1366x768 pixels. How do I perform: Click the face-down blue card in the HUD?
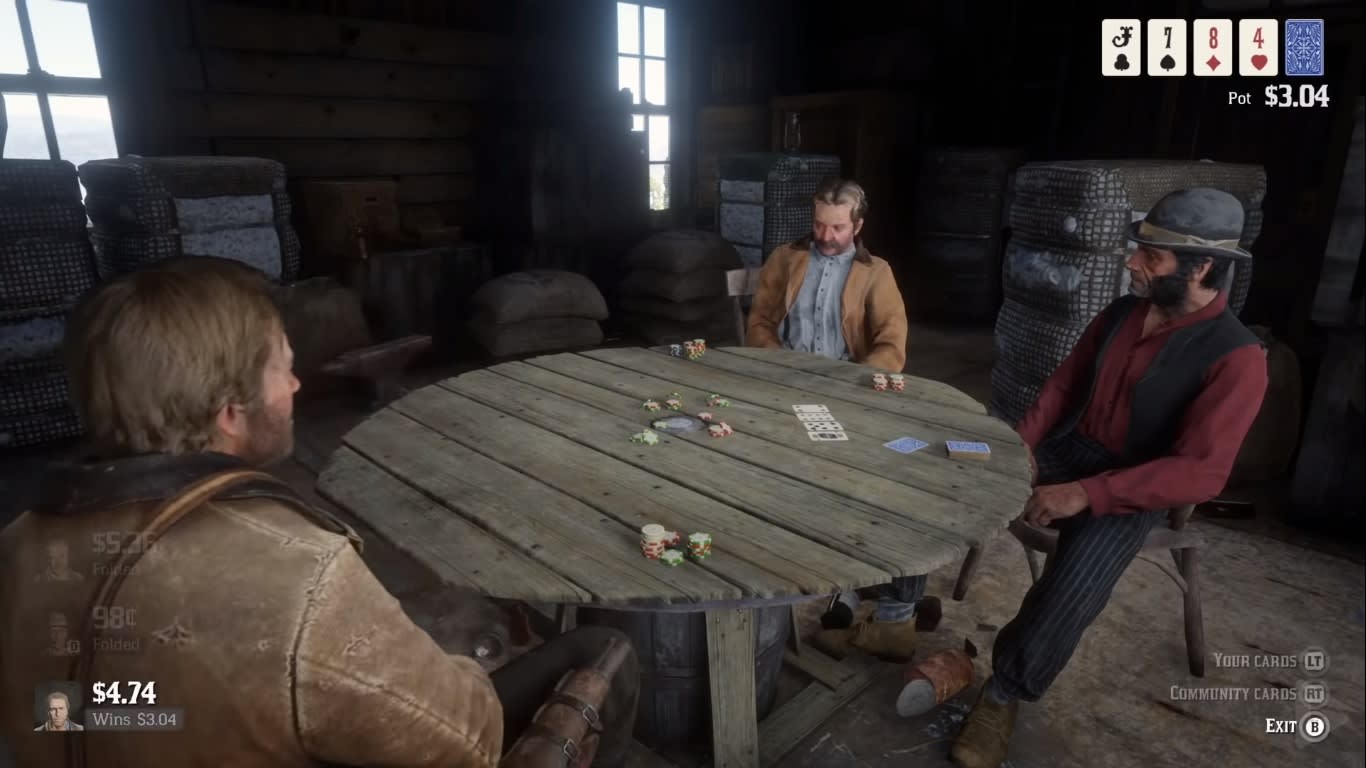pyautogui.click(x=1305, y=45)
